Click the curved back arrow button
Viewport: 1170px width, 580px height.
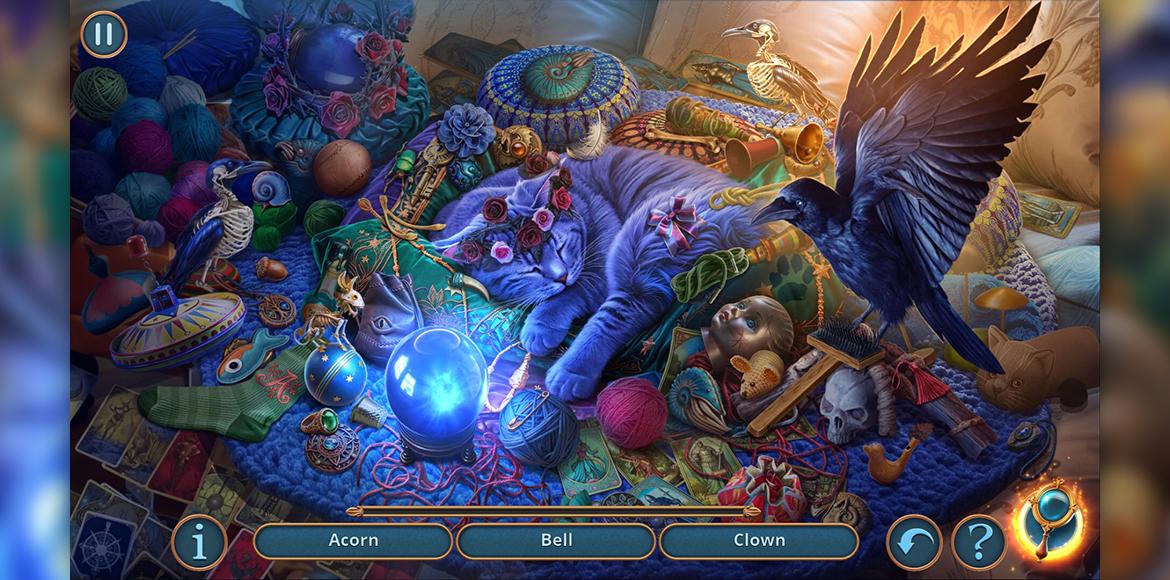913,543
